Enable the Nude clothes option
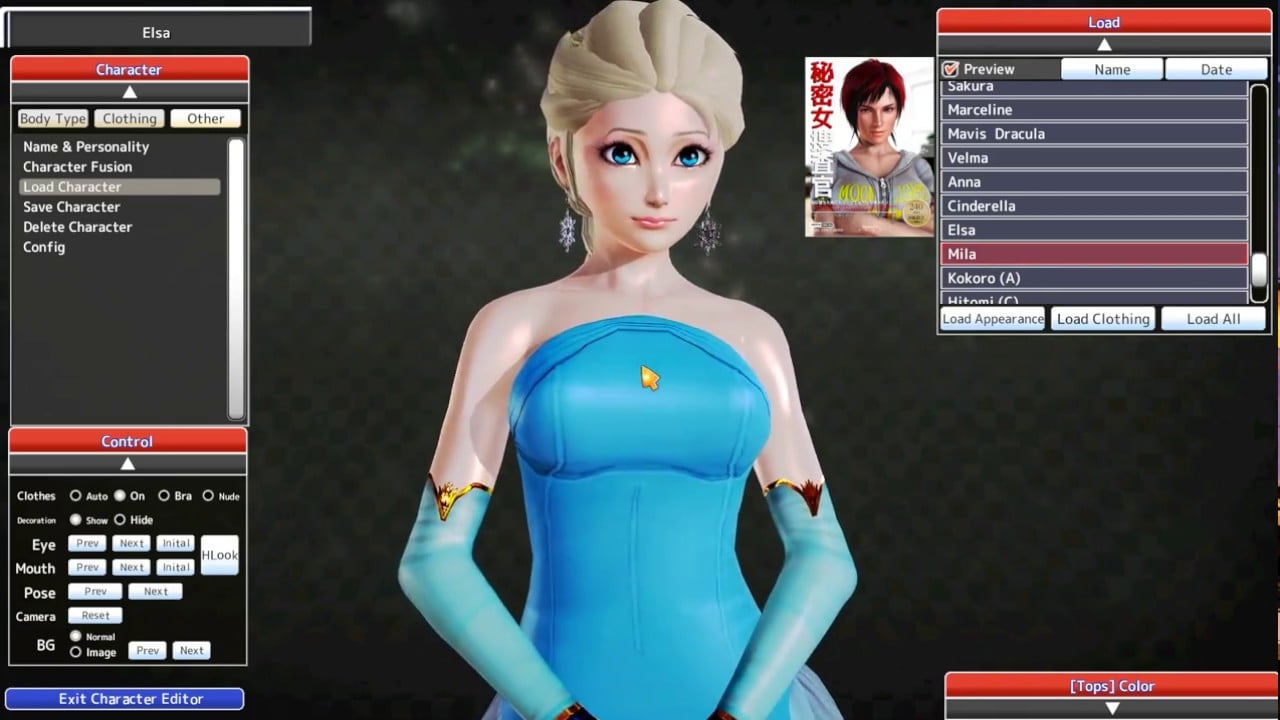Screen dimensions: 1280x720 pyautogui.click(x=210, y=495)
